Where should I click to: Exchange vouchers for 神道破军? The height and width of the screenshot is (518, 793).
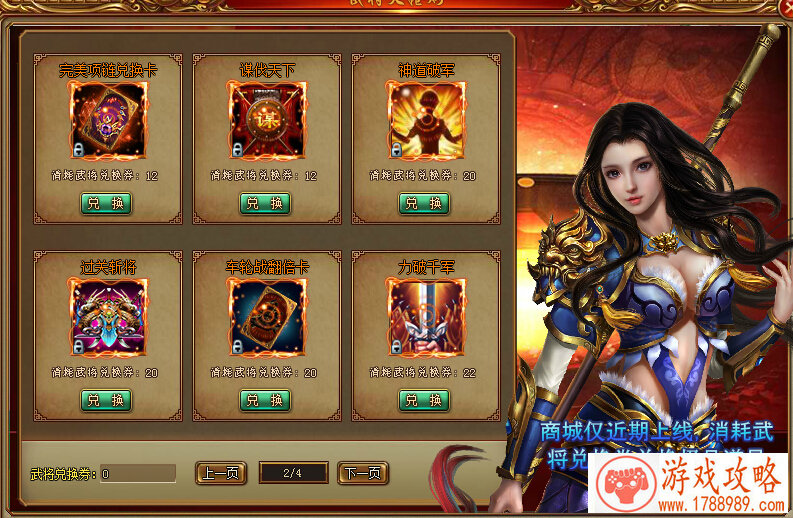(x=424, y=203)
